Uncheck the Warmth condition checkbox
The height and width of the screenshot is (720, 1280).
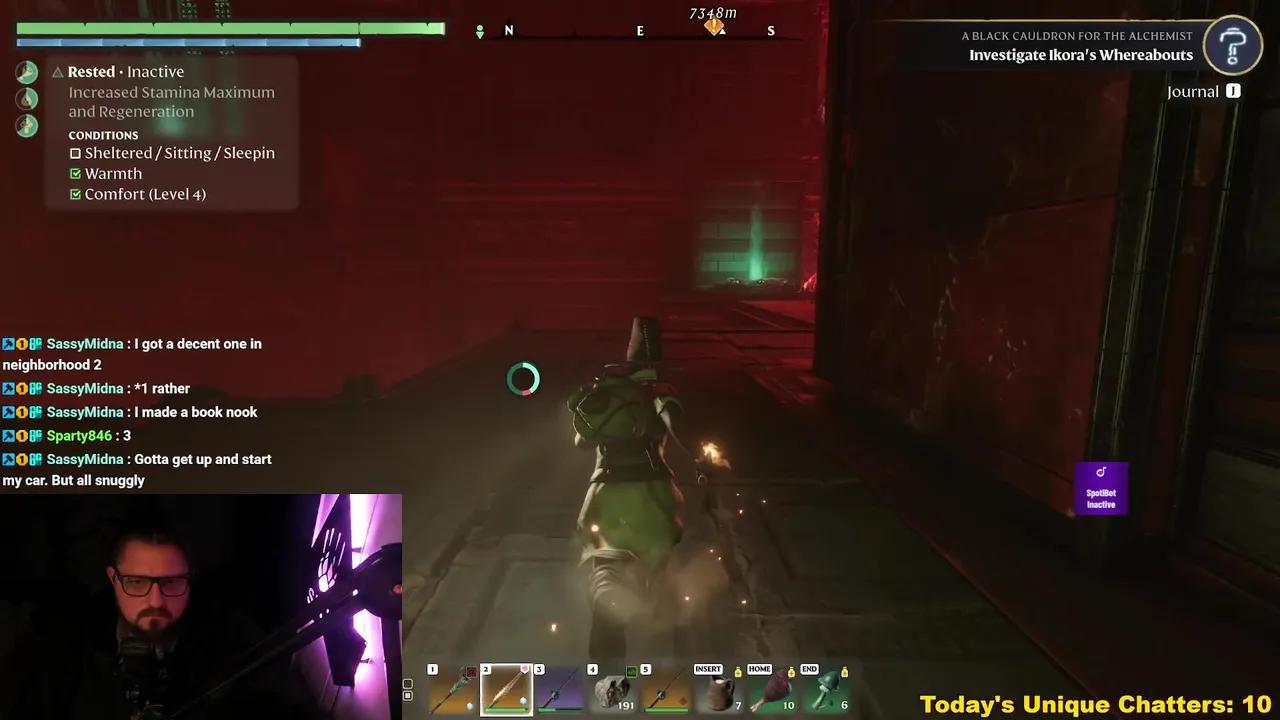click(x=75, y=173)
